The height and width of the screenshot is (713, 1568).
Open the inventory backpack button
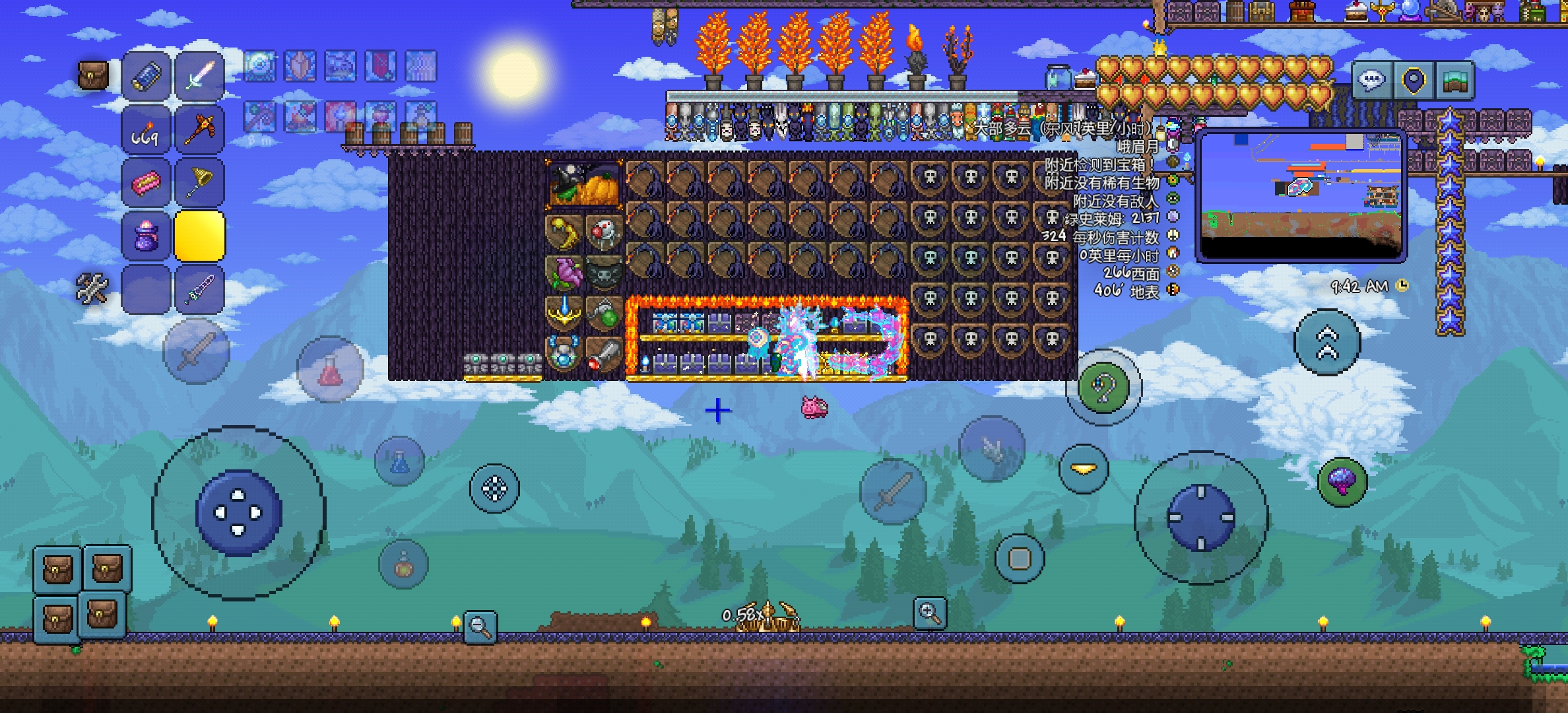pos(93,76)
